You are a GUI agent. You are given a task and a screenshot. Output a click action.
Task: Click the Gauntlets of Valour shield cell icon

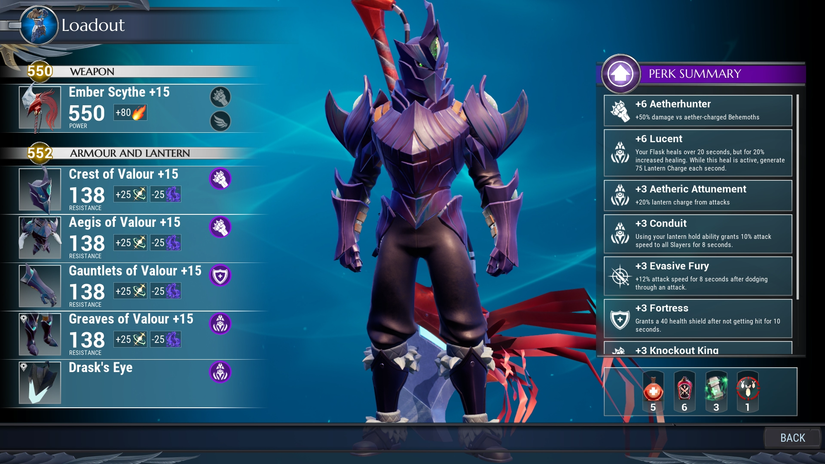click(220, 275)
